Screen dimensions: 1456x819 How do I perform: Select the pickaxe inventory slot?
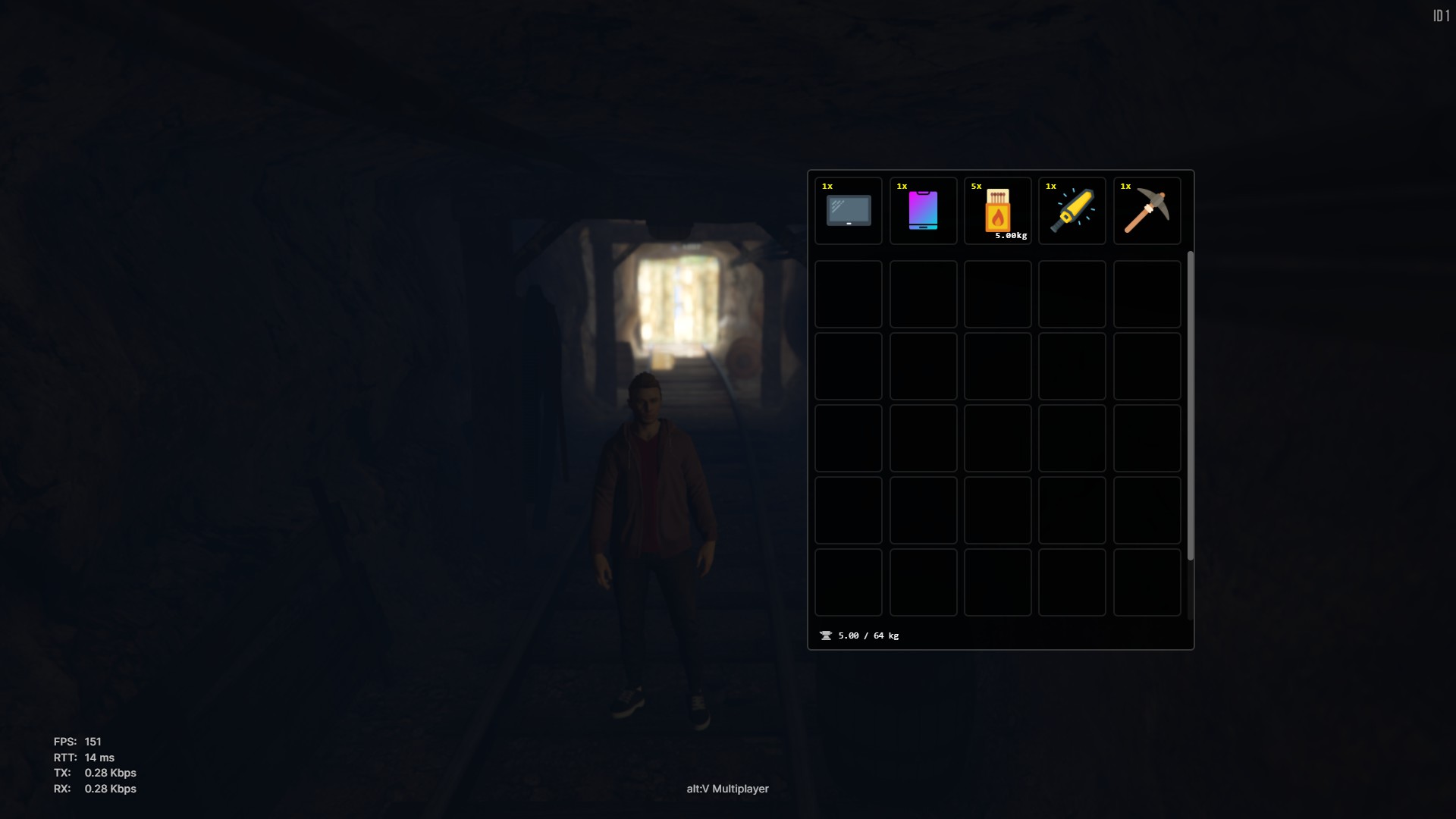pos(1147,211)
